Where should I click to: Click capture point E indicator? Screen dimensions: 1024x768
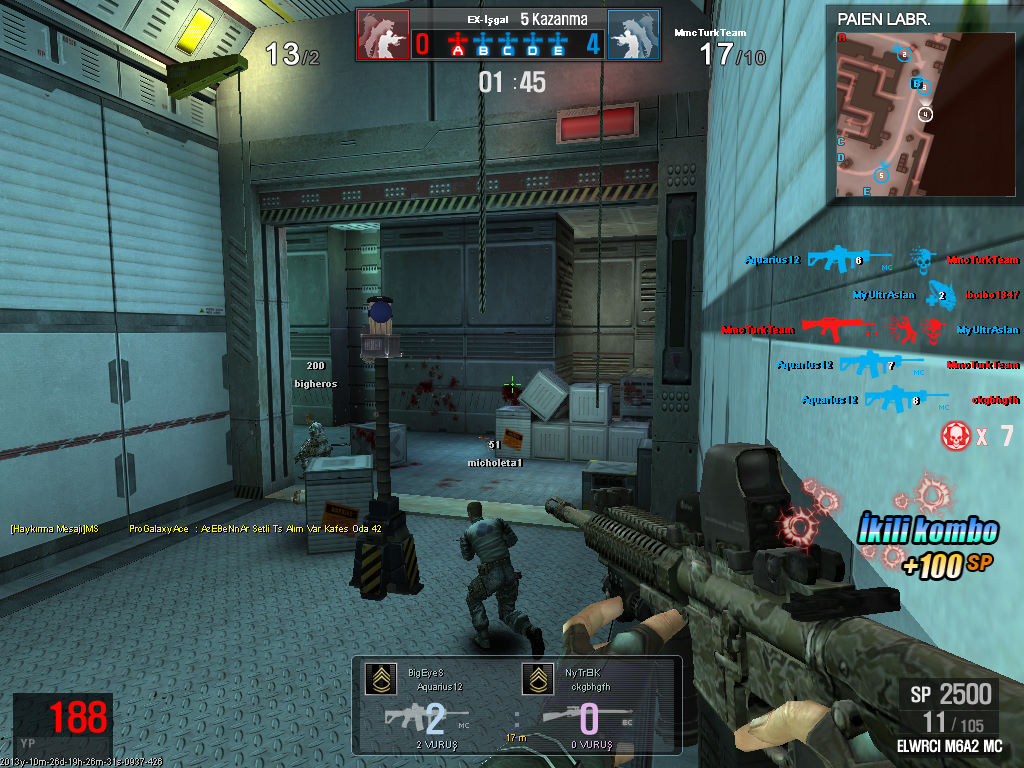(x=558, y=44)
